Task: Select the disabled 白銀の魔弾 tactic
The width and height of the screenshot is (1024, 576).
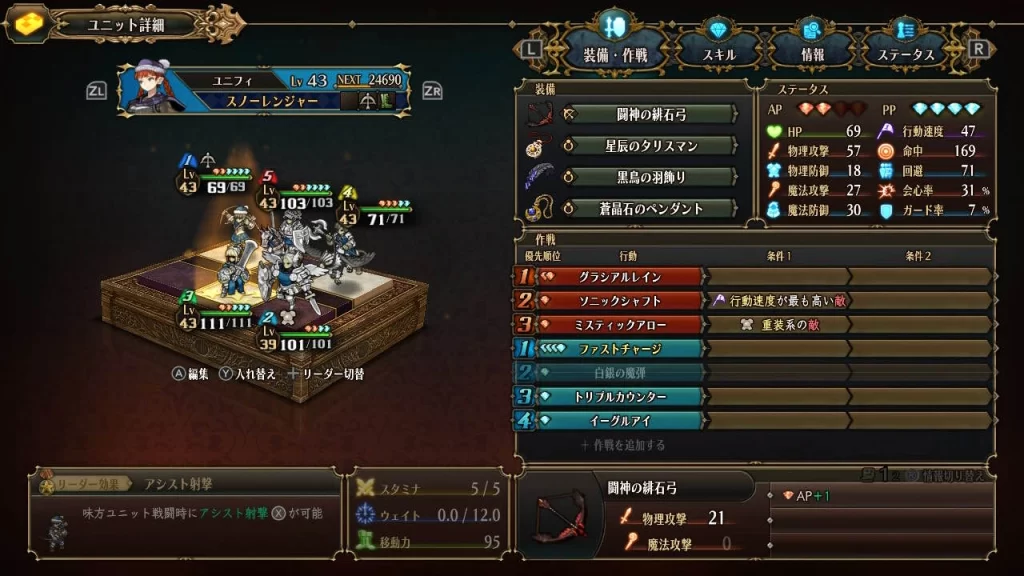Action: tap(620, 373)
